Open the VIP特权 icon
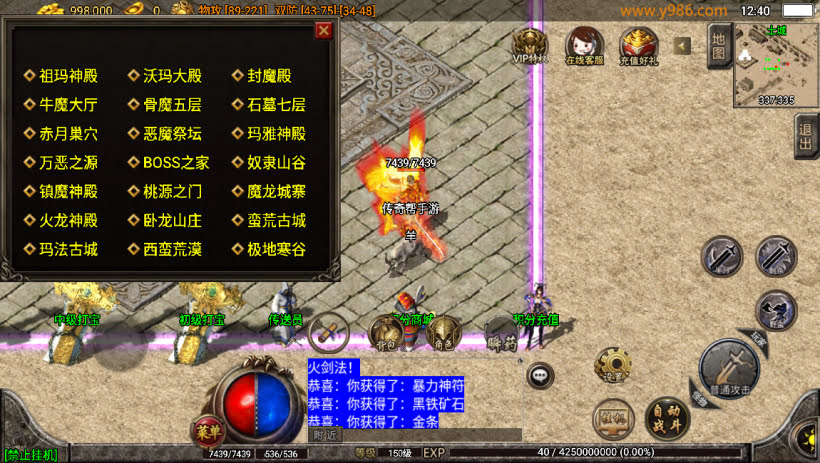The image size is (820, 463). point(531,45)
